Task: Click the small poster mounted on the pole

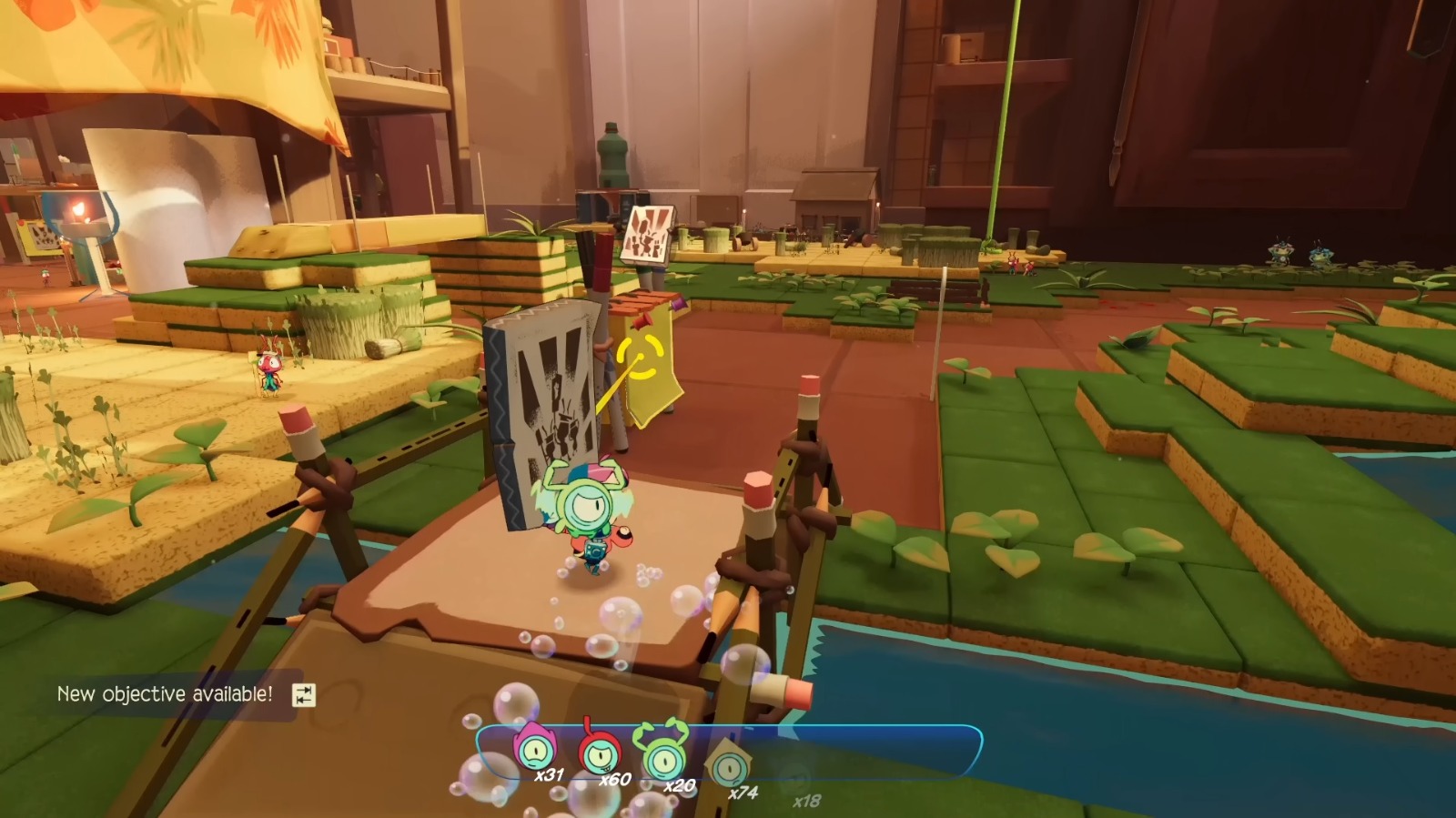Action: [x=647, y=233]
